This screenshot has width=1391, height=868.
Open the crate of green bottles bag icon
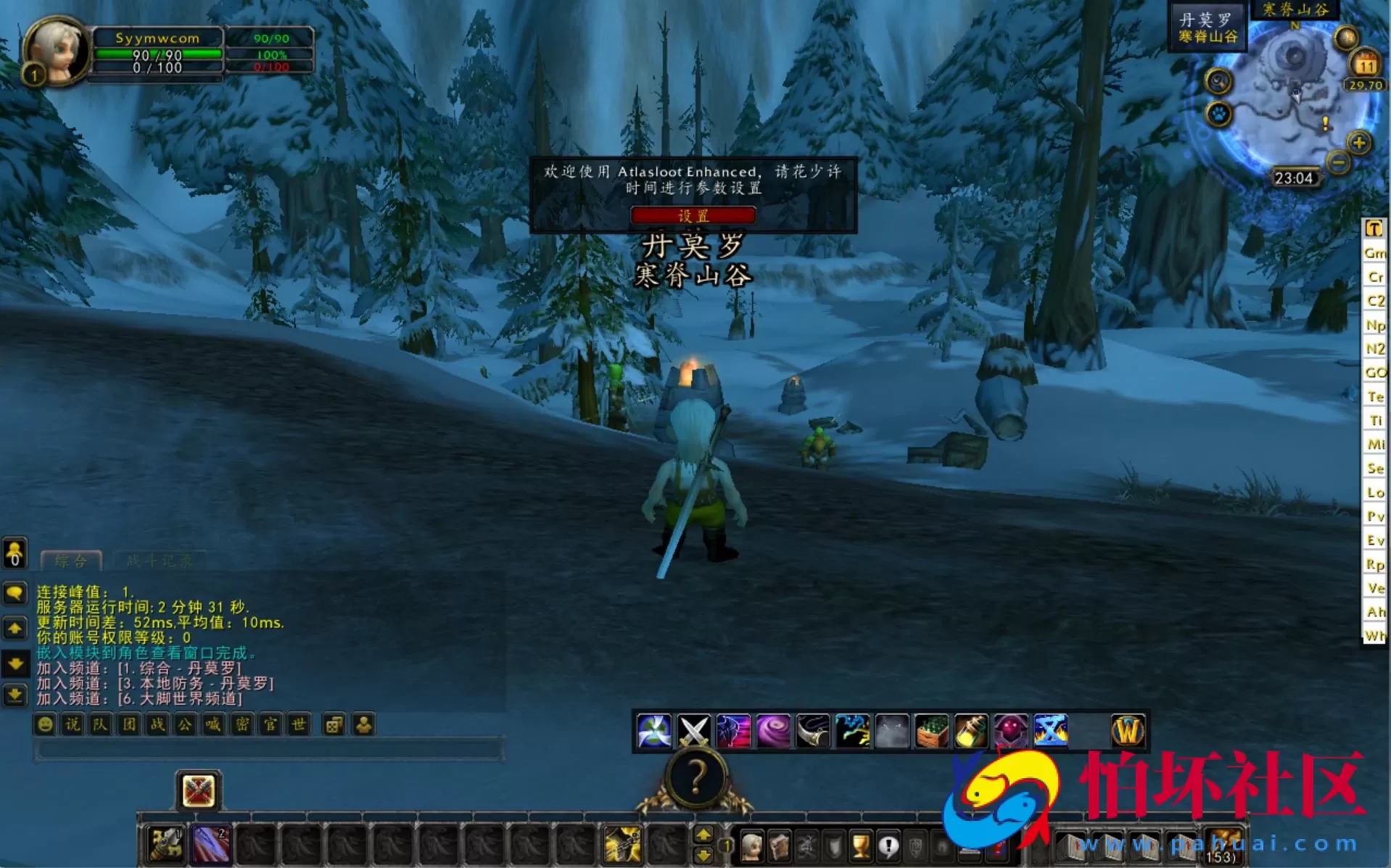coord(932,731)
